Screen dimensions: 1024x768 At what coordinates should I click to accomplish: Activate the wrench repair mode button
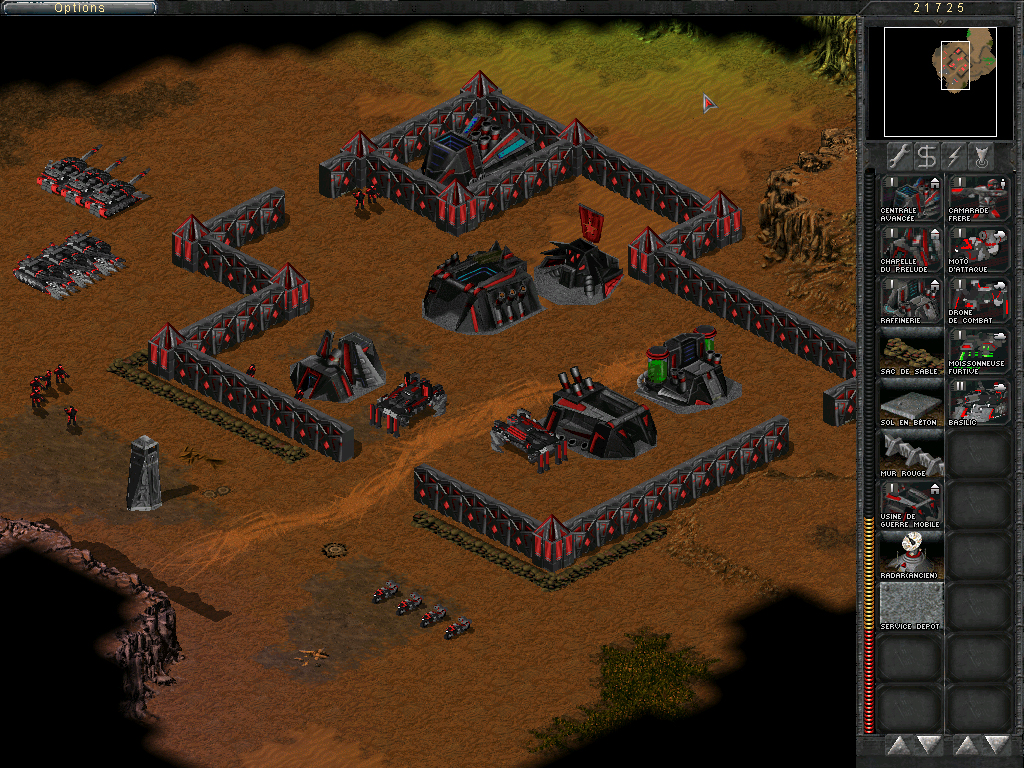coord(898,156)
